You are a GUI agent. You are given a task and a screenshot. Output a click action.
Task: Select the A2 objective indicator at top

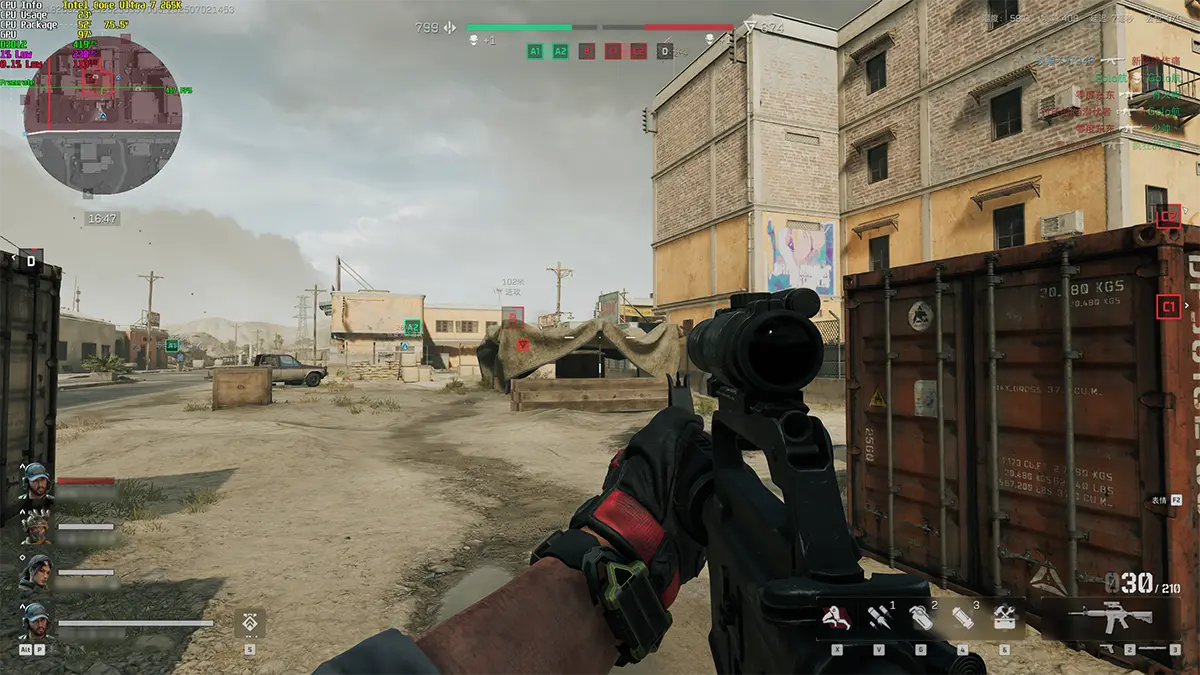click(x=560, y=51)
